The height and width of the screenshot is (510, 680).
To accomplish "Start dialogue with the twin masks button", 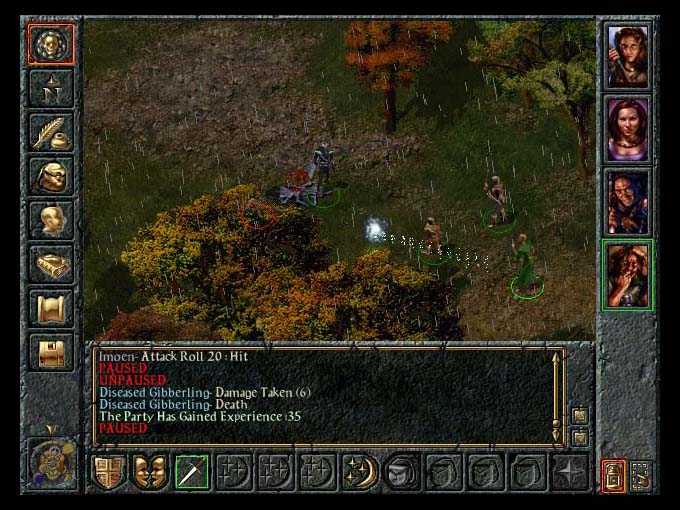I will click(150, 471).
